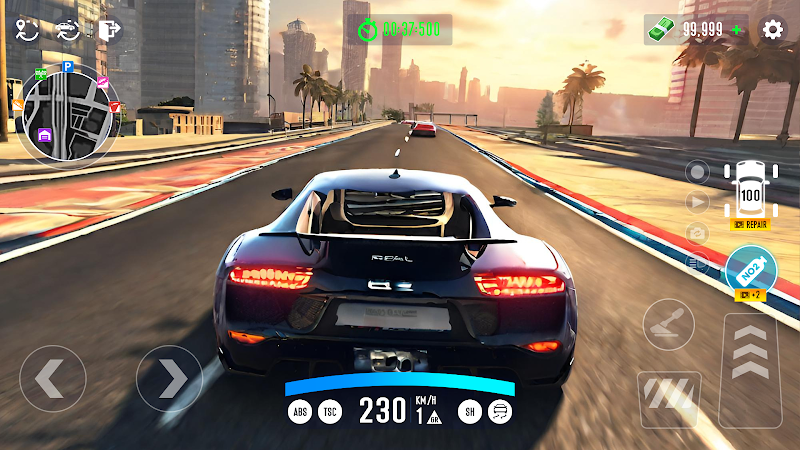This screenshot has width=800, height=450.
Task: Toggle the ABS assist
Action: tap(299, 410)
